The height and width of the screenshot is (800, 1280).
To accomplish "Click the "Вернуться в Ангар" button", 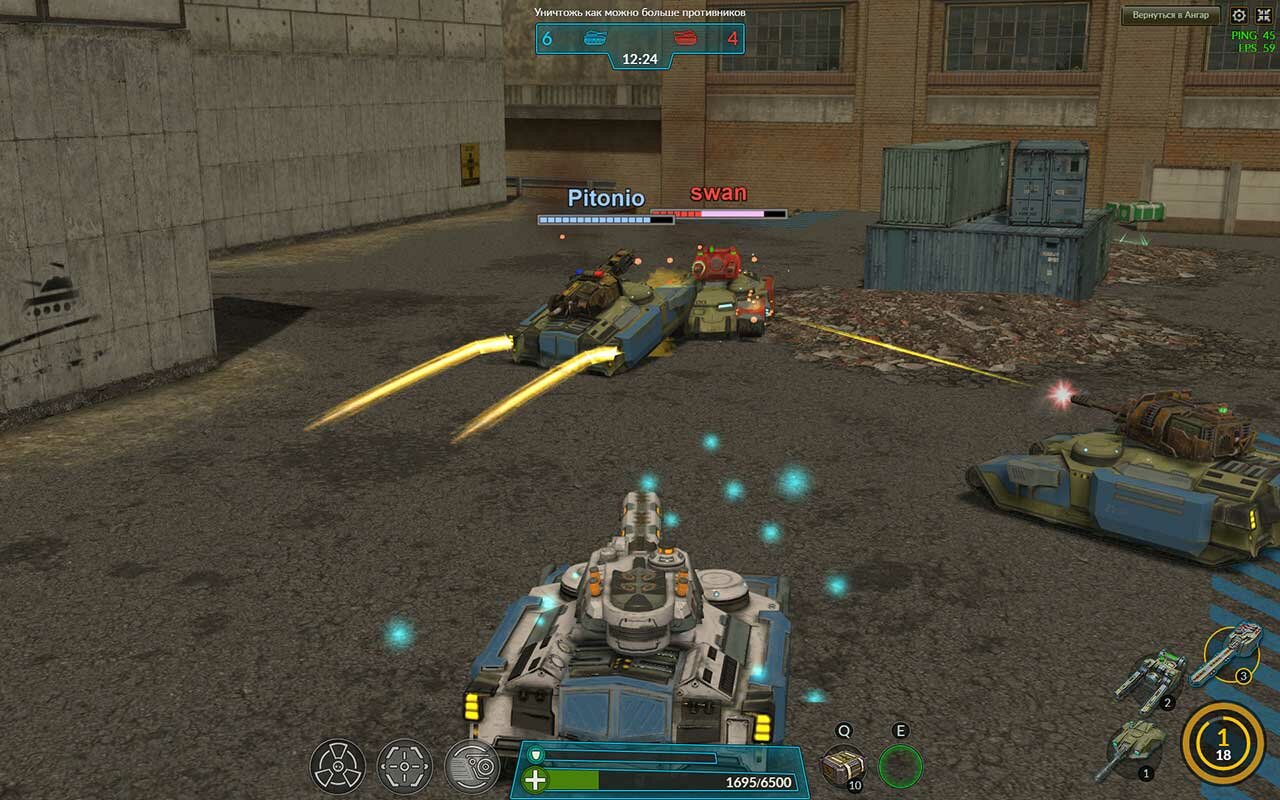I will coord(1171,15).
